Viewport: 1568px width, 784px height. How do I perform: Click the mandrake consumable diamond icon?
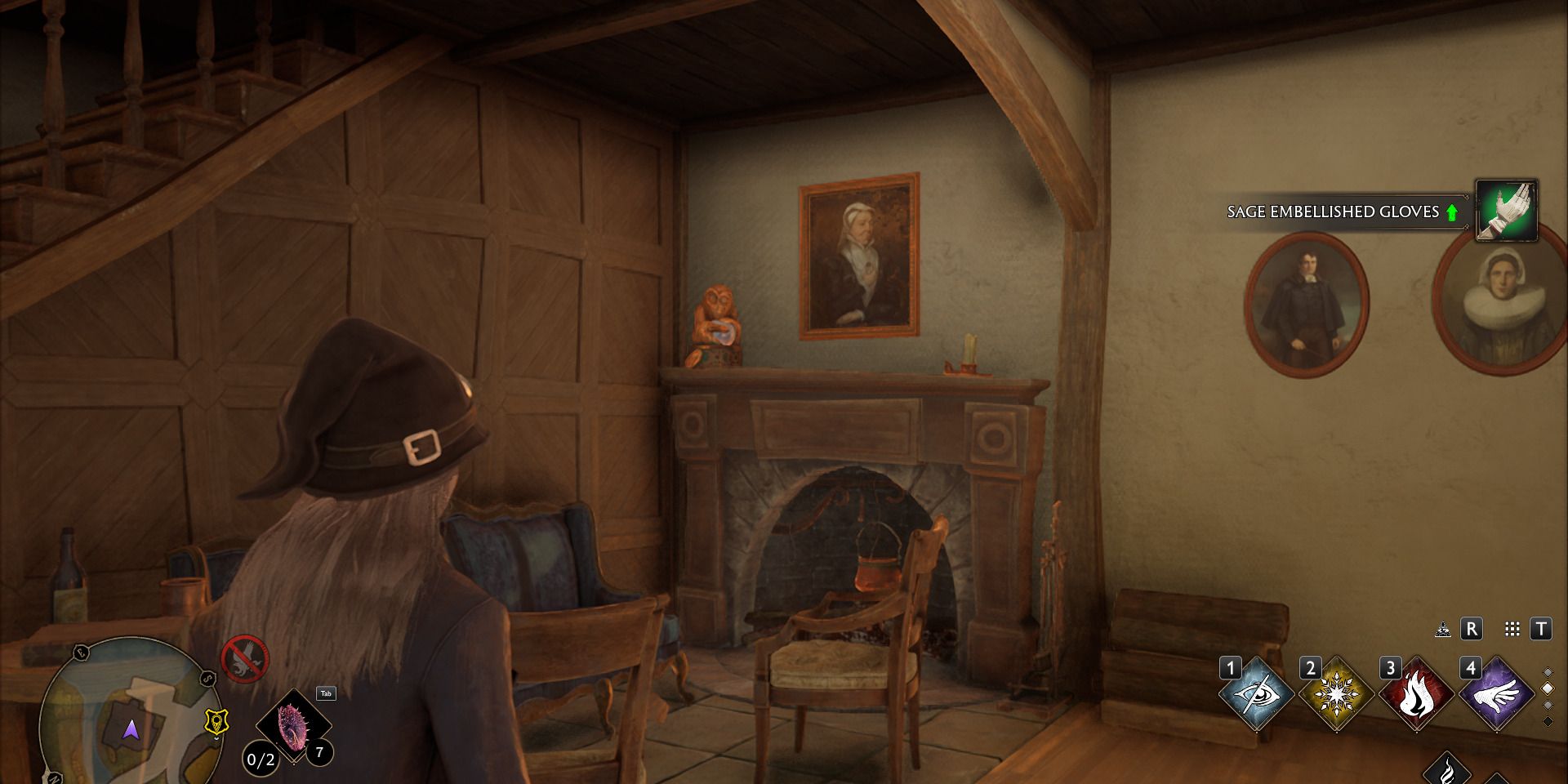pyautogui.click(x=292, y=725)
